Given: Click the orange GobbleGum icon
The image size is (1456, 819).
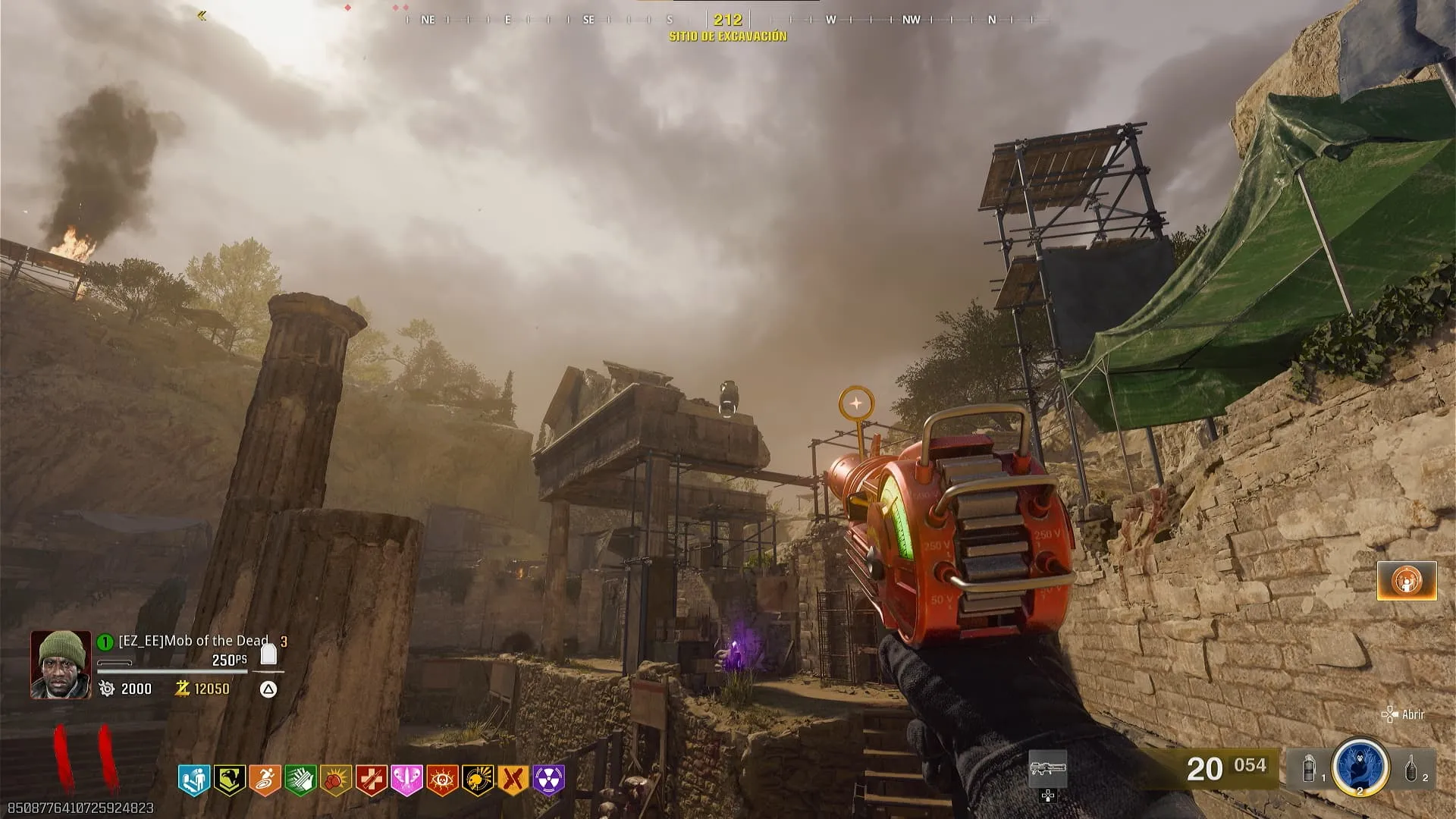Looking at the screenshot, I should (1407, 581).
